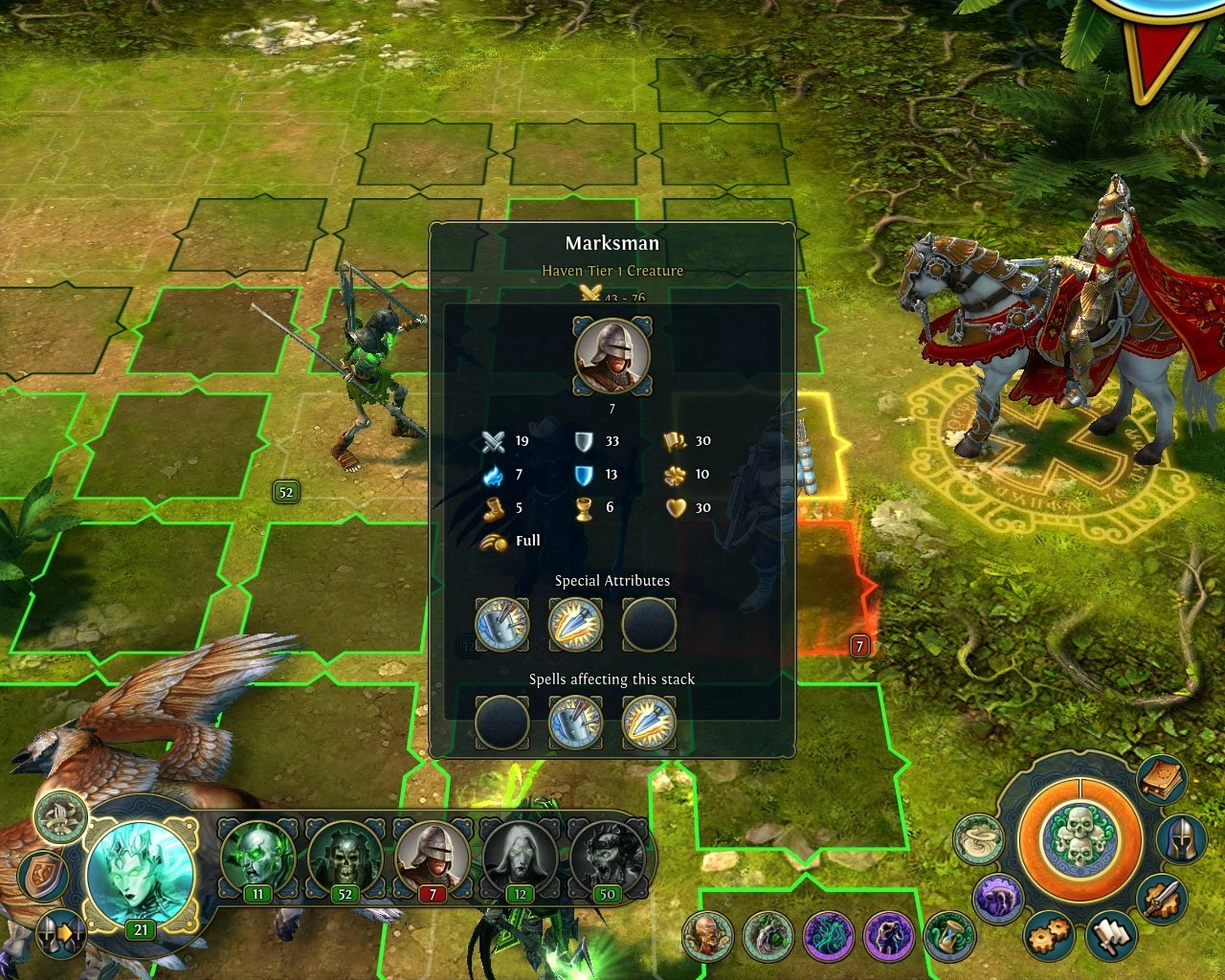The image size is (1225, 980).
Task: Activate the bald head creature ability
Action: (x=708, y=936)
